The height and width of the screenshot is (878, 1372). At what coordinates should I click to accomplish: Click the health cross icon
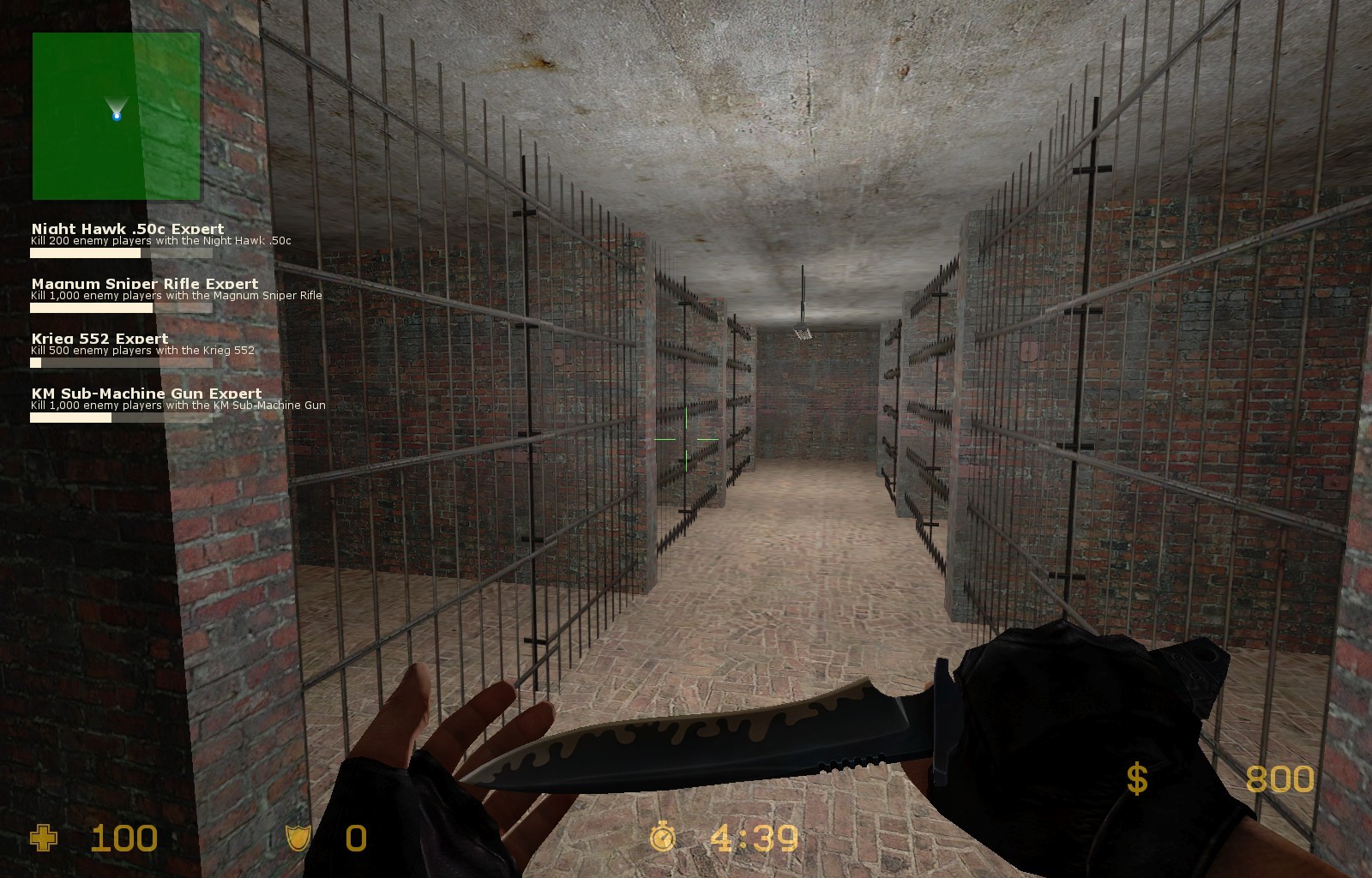click(41, 837)
